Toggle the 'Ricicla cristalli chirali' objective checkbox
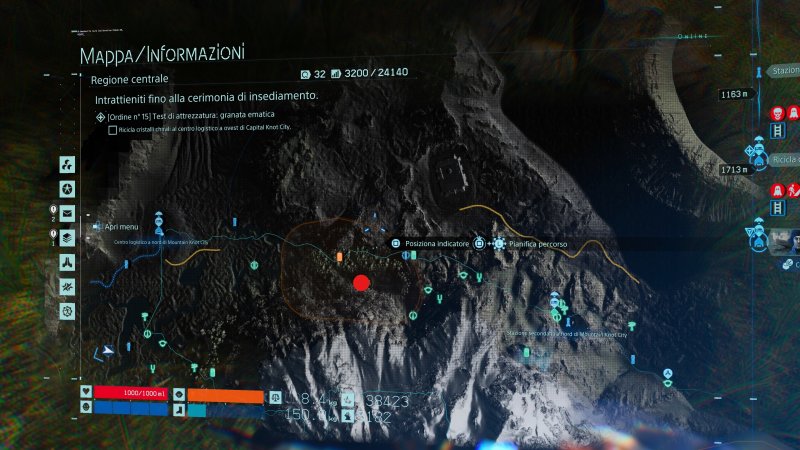Screen dimensions: 800x450 coord(113,130)
